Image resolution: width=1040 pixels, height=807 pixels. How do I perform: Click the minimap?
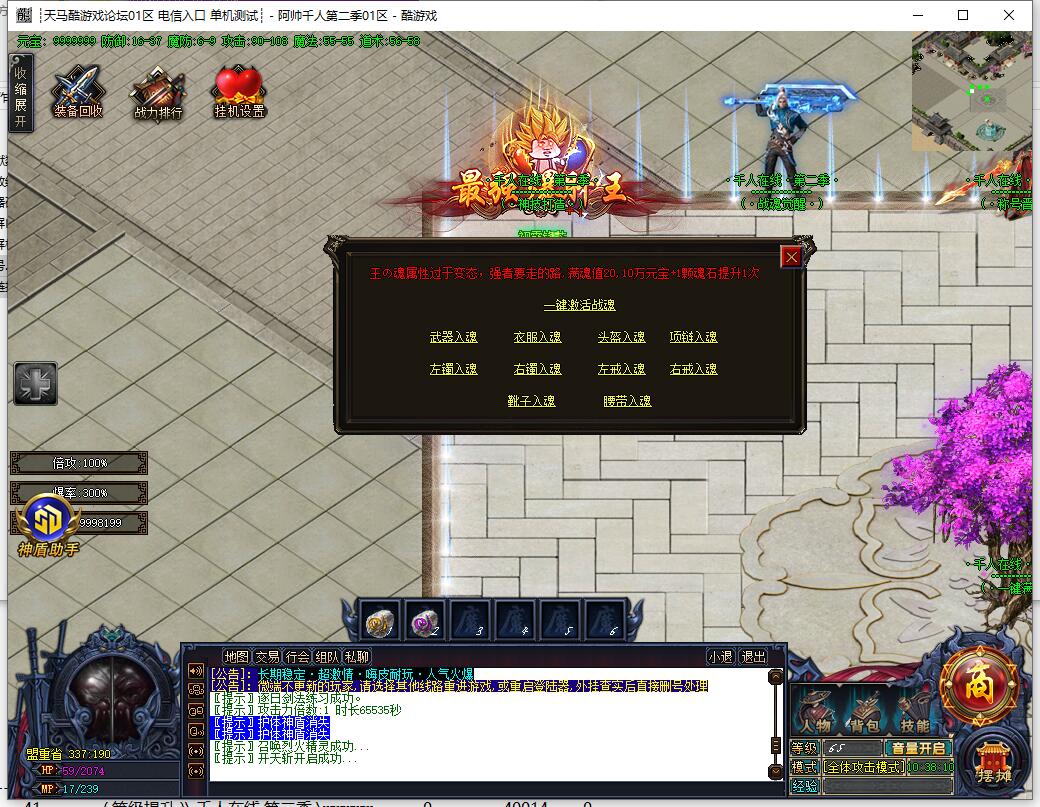click(x=970, y=92)
